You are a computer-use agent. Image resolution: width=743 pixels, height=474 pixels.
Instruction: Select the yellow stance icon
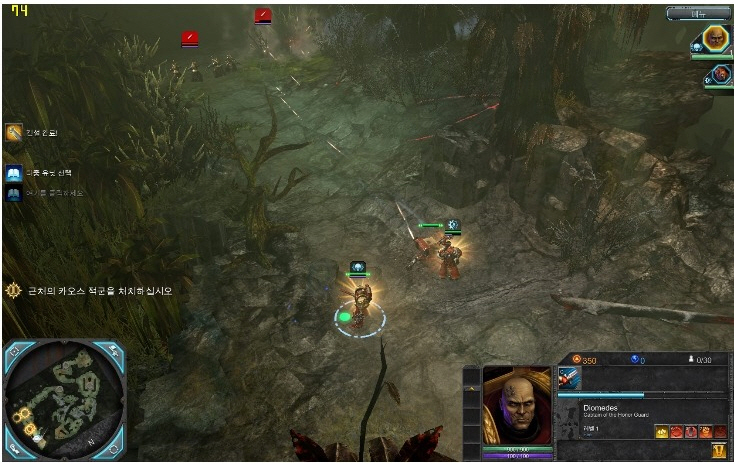662,431
